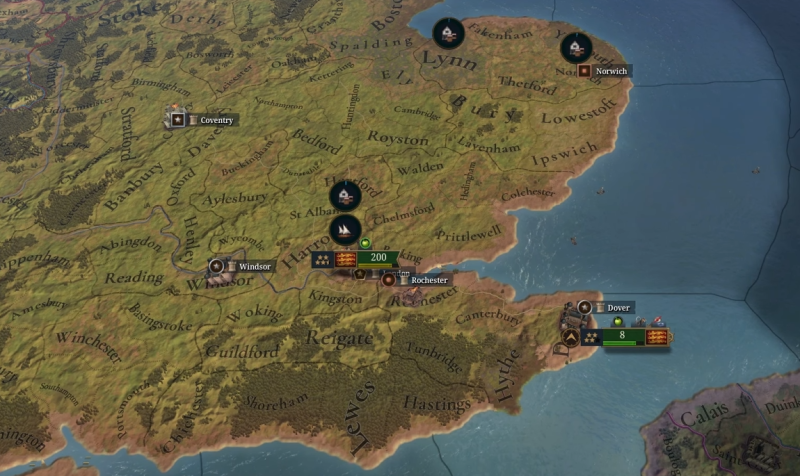Click the building icon beside Fakenham

[449, 33]
